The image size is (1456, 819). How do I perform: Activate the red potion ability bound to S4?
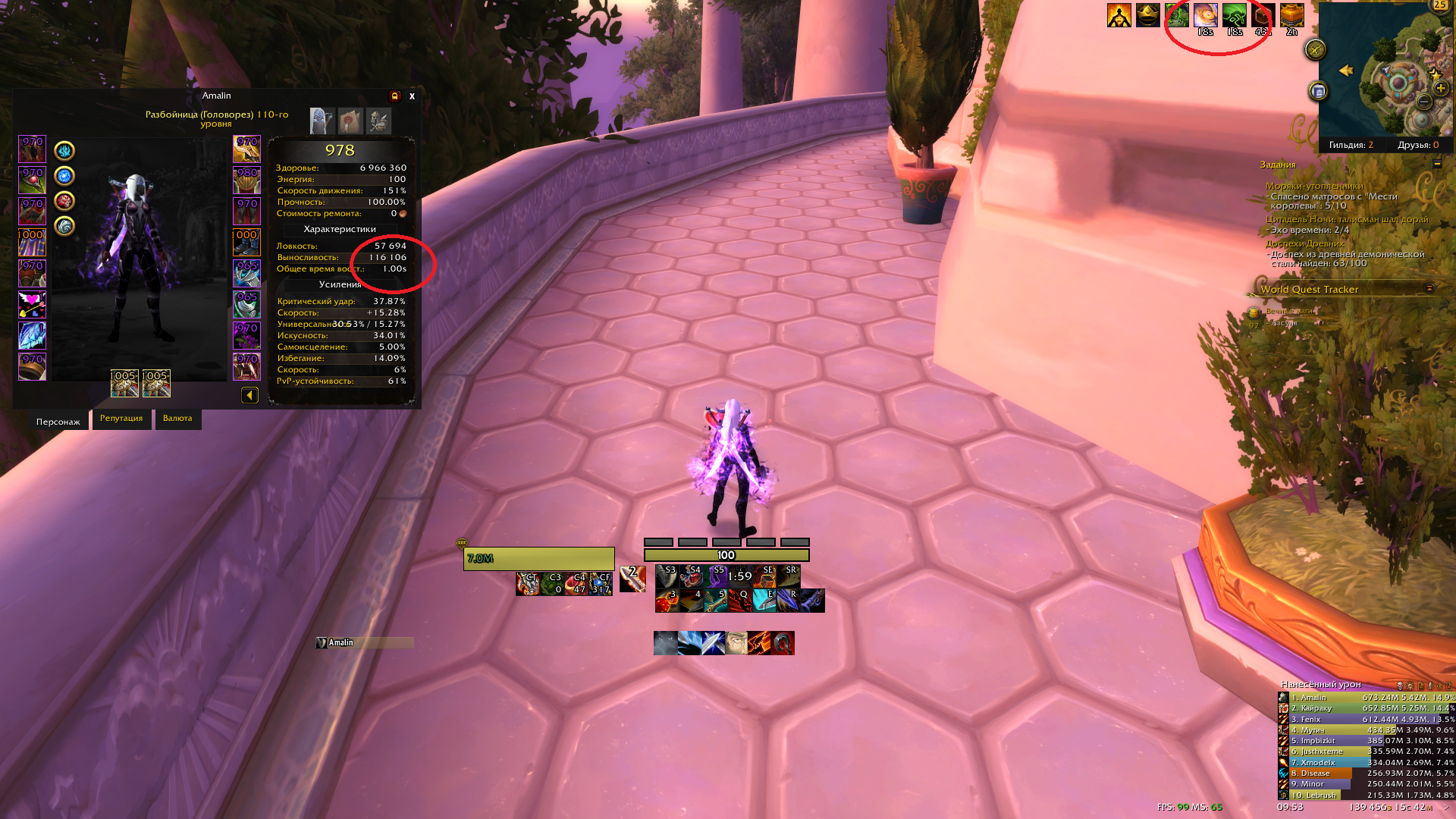[691, 576]
